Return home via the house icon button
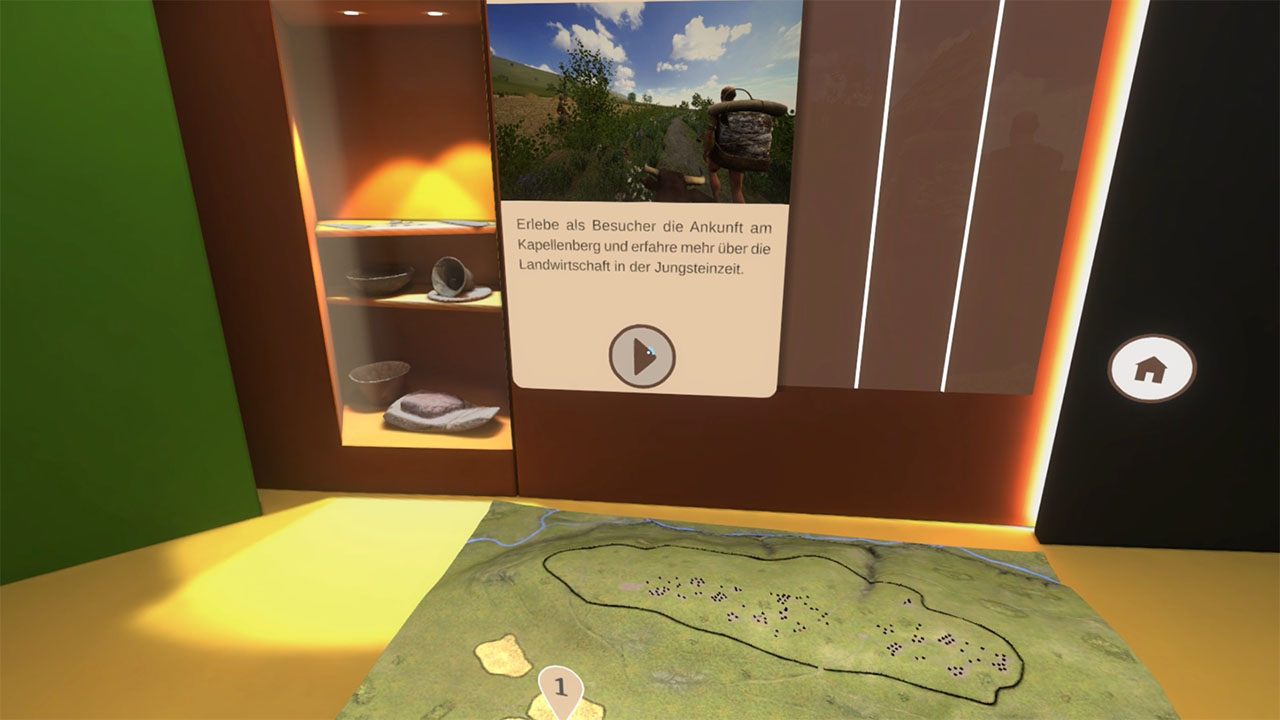The height and width of the screenshot is (720, 1280). 1151,369
